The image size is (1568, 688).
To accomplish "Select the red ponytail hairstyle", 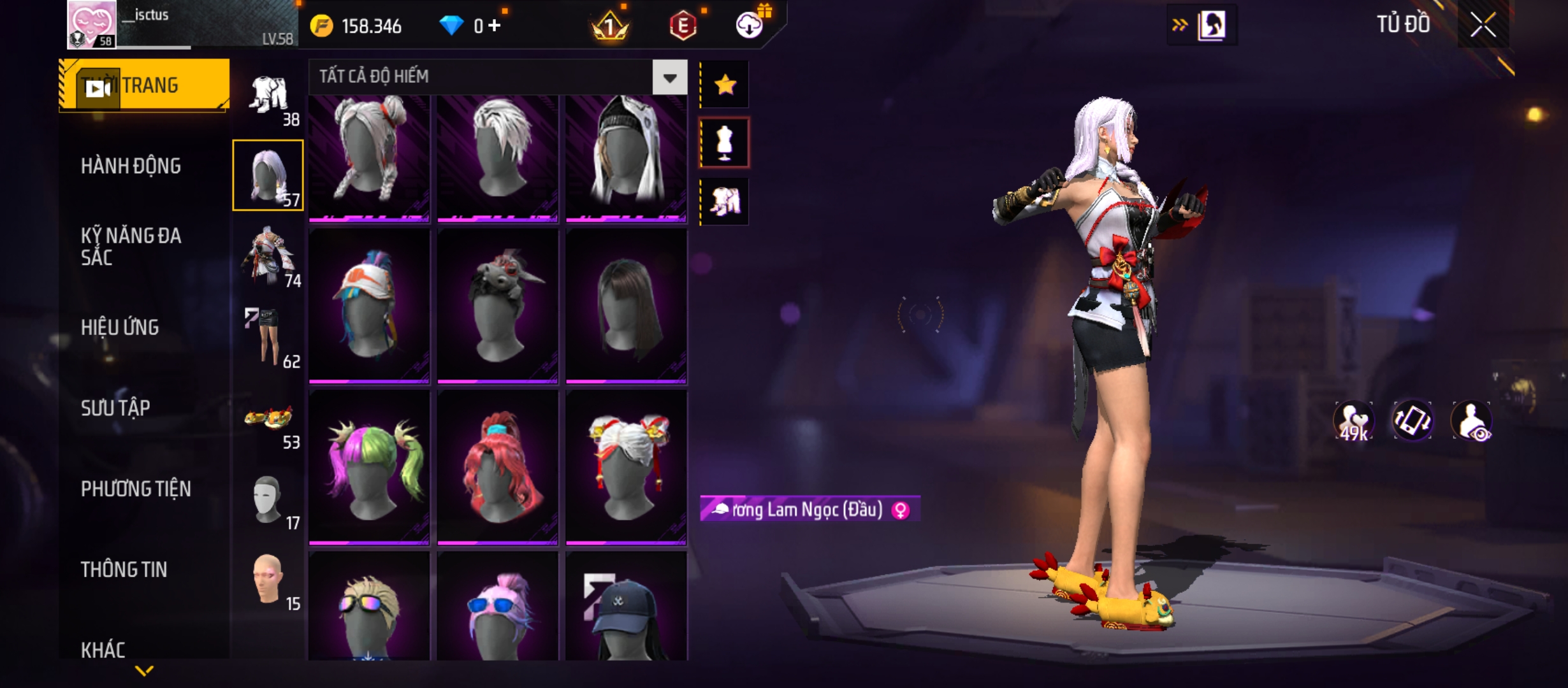I will (498, 468).
